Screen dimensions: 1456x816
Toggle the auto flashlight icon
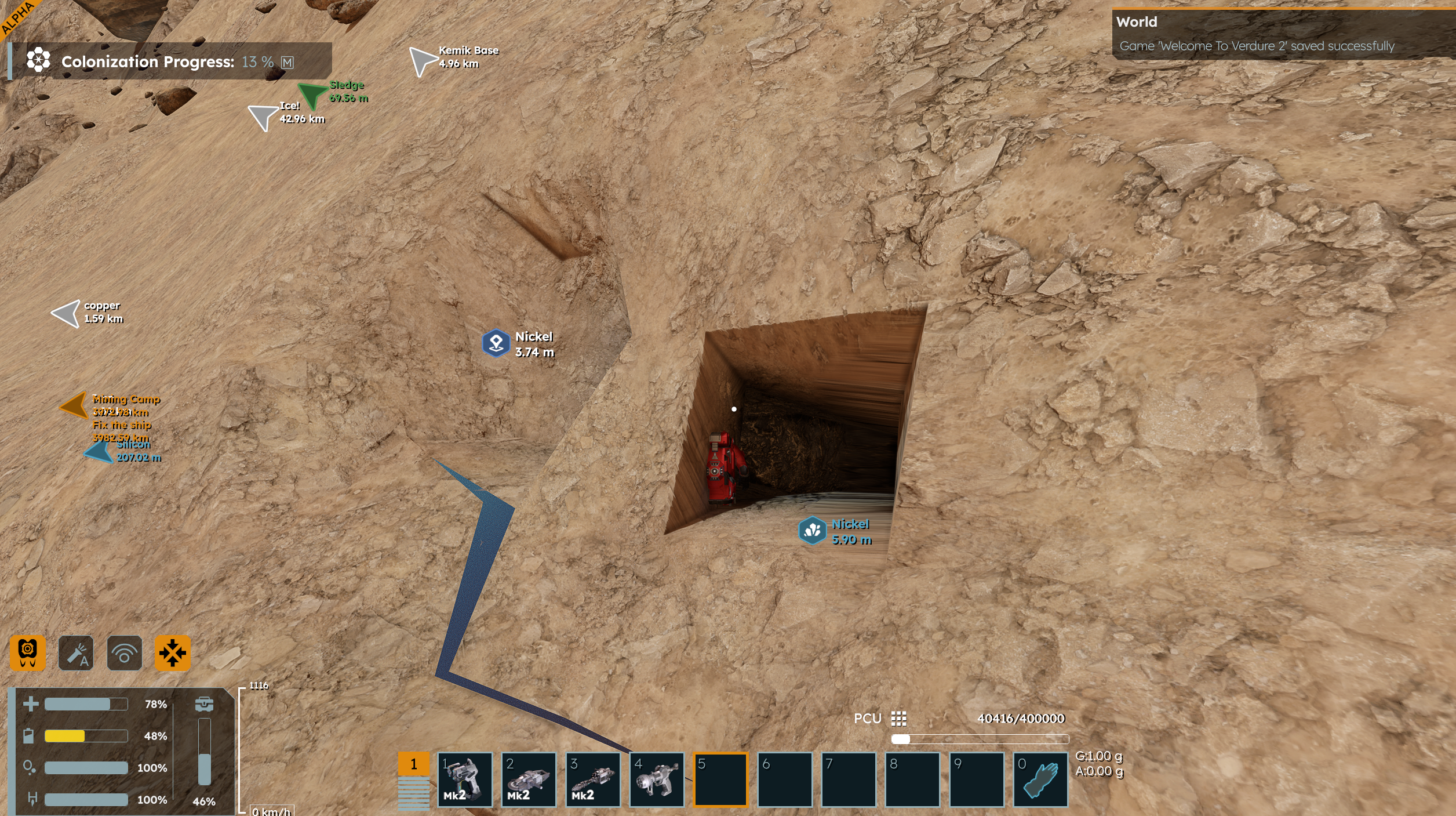pos(76,653)
